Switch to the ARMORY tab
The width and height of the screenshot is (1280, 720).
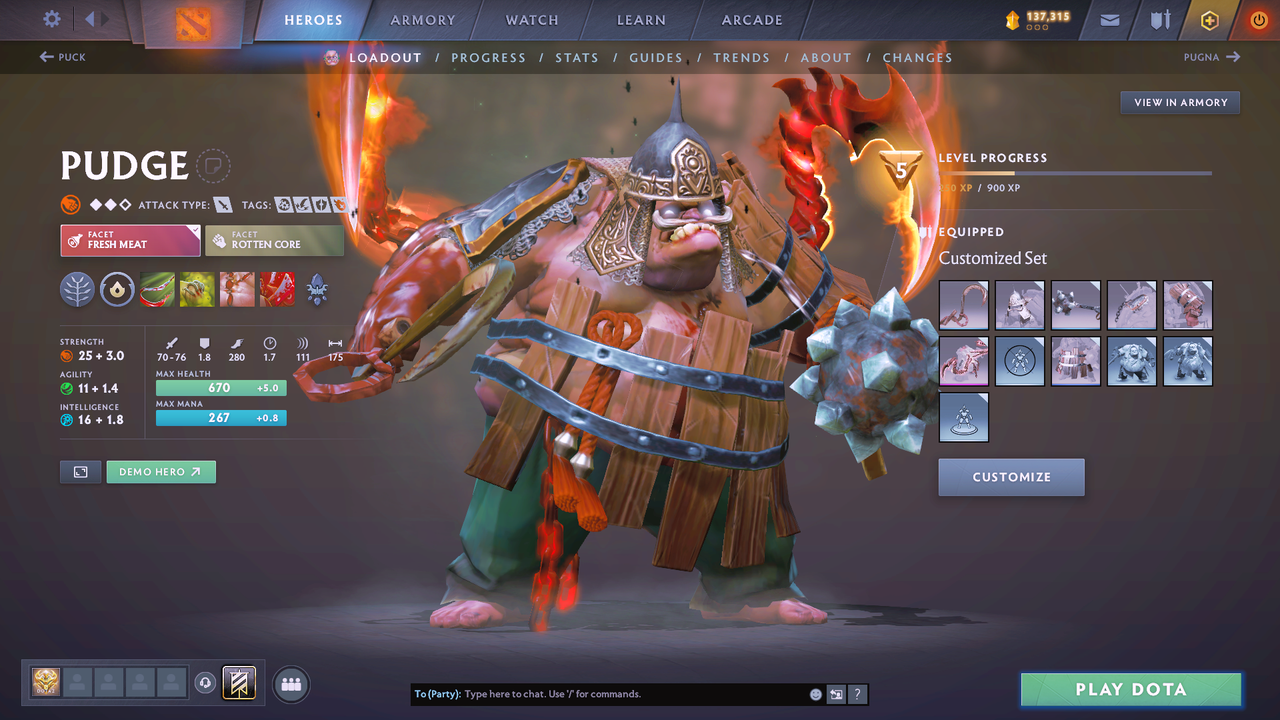coord(422,19)
